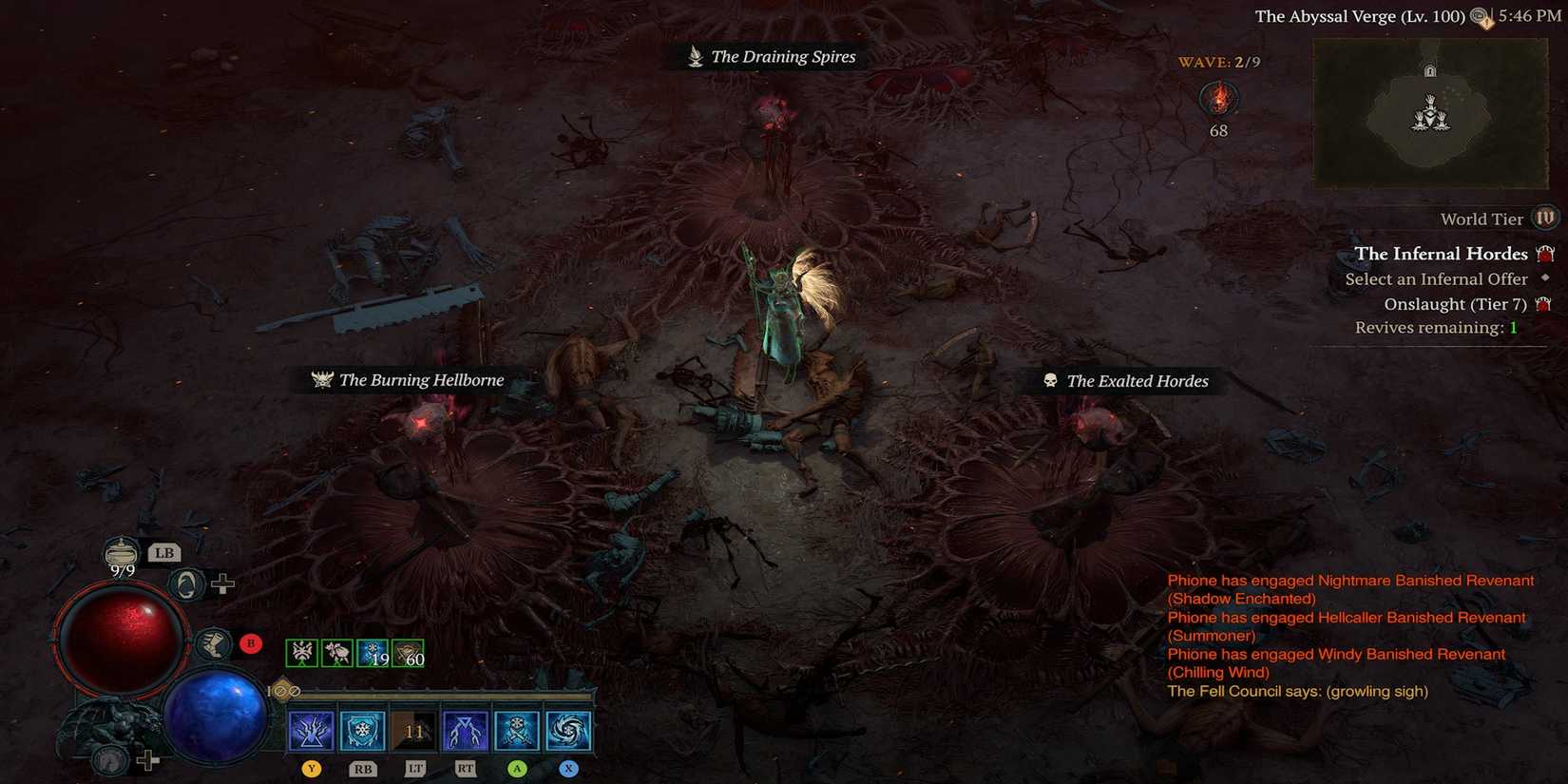Select the skill on cooldown showing 11

pos(413,731)
